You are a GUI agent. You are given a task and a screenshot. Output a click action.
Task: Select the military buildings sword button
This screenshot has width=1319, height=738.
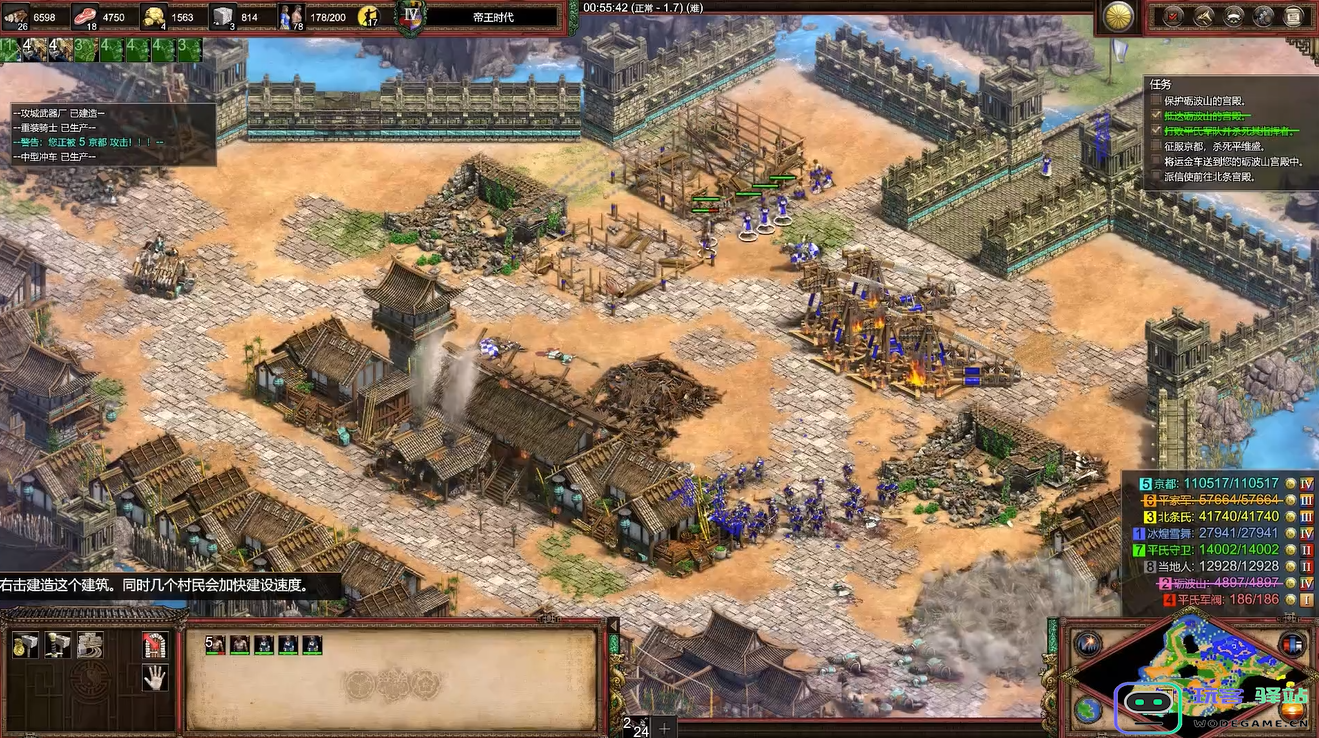point(57,646)
